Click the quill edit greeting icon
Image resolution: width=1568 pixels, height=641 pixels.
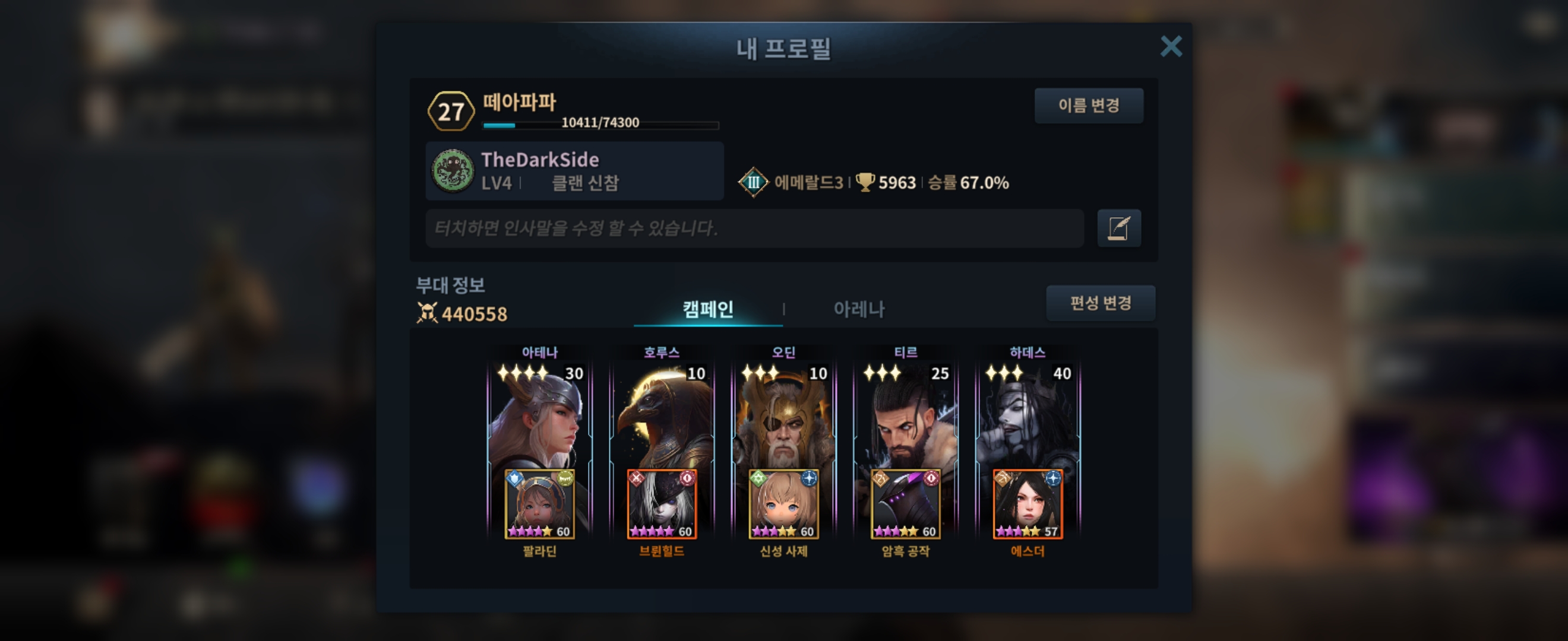click(x=1119, y=228)
